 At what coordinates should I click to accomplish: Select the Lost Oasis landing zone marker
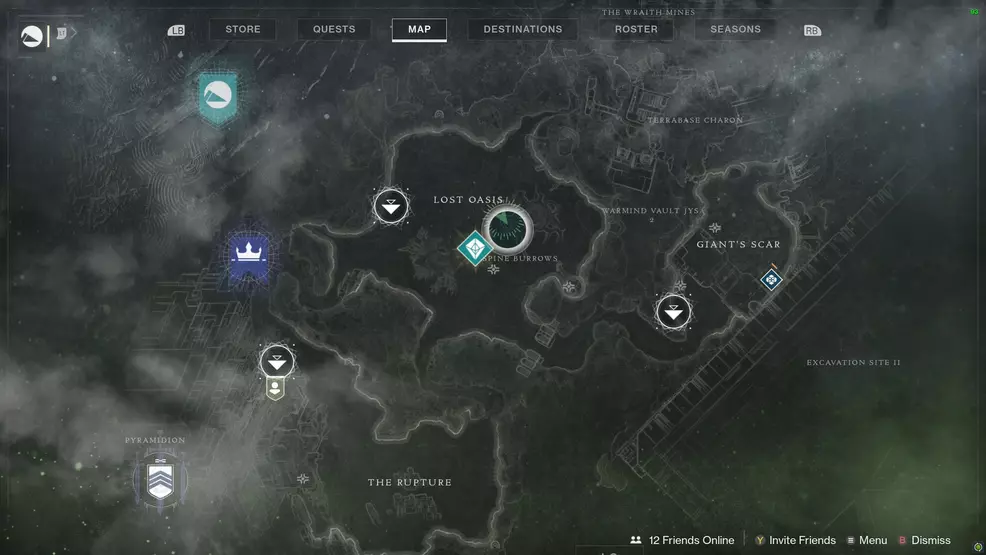pyautogui.click(x=390, y=208)
